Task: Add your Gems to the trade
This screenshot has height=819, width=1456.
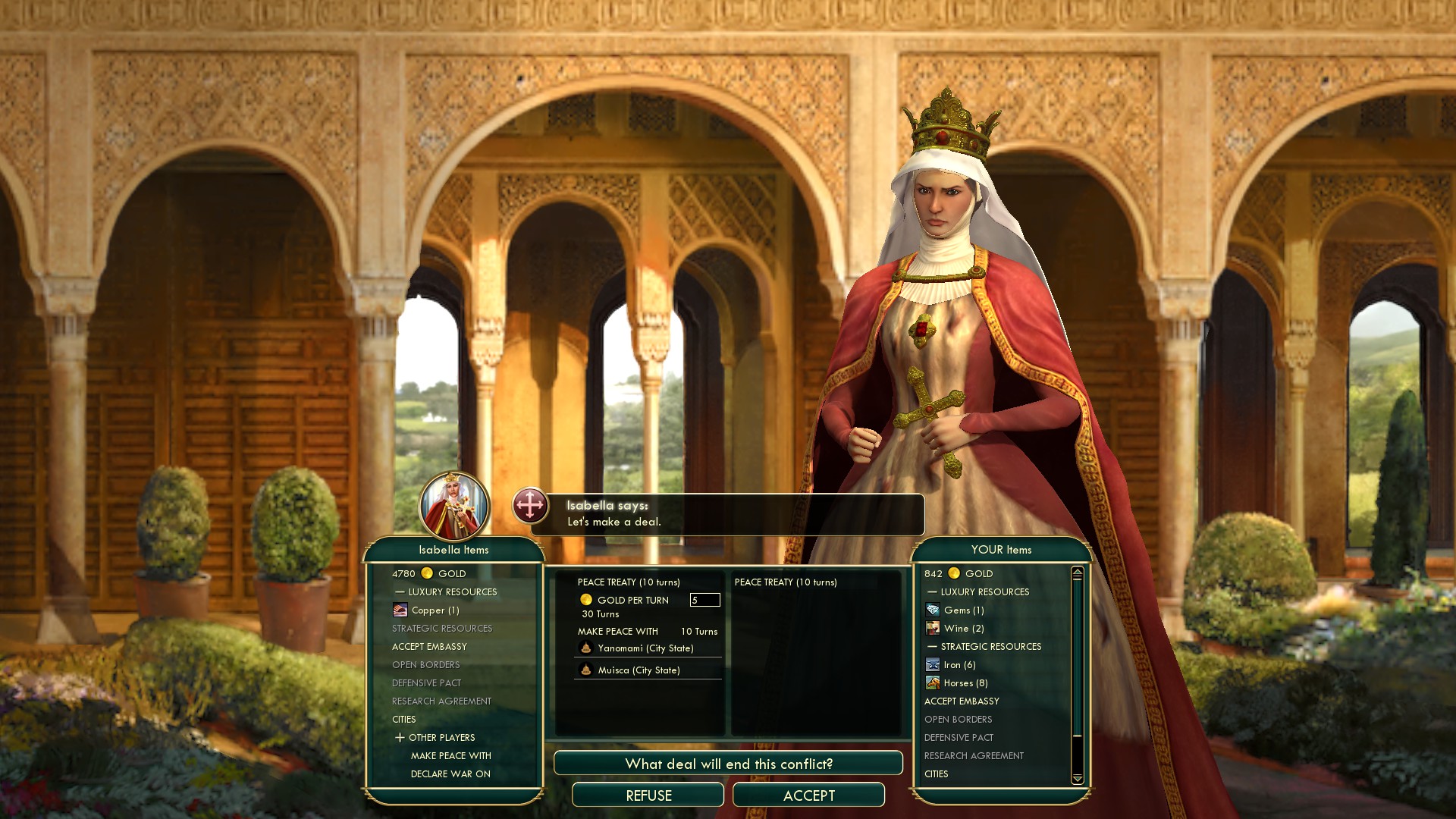Action: click(x=963, y=610)
